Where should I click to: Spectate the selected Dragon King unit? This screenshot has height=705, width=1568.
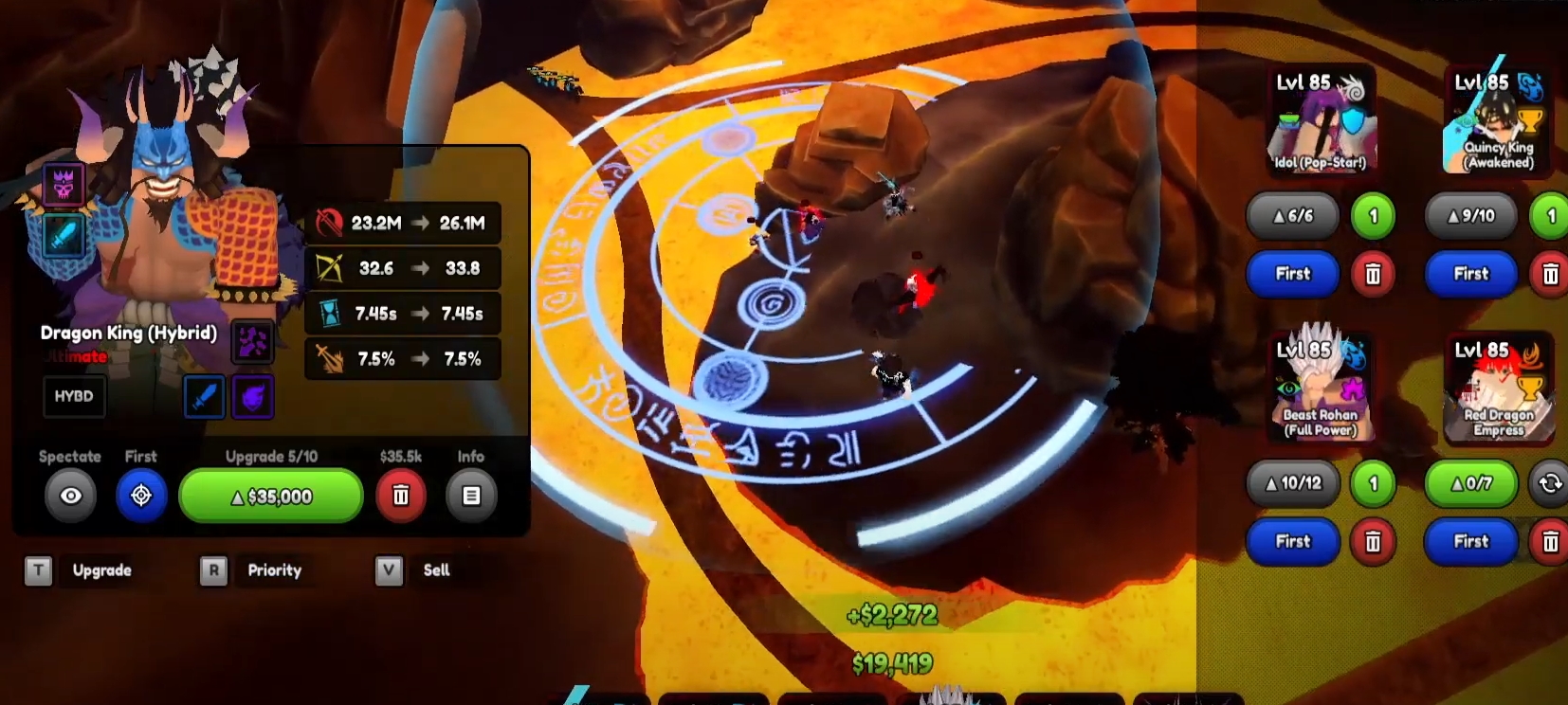71,496
